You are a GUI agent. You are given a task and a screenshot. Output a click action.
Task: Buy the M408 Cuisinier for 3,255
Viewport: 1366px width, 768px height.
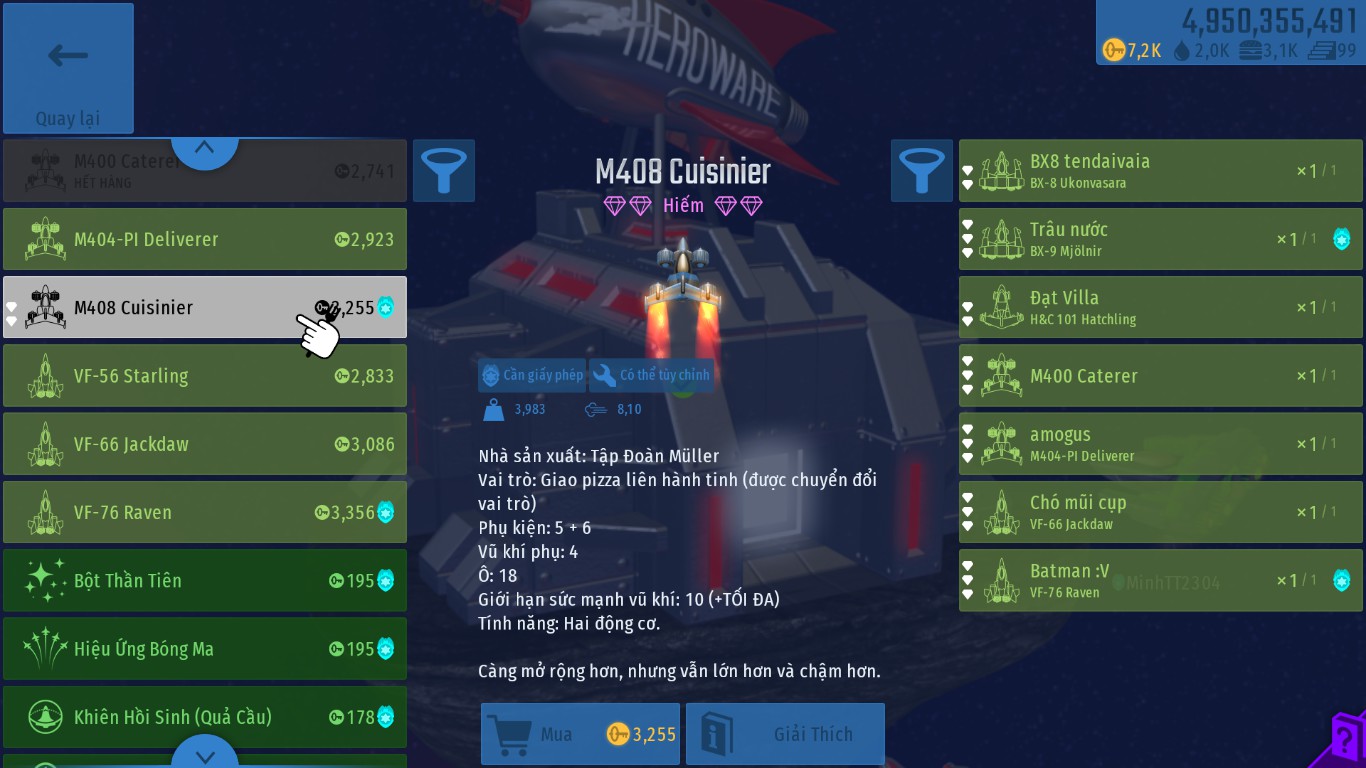pyautogui.click(x=580, y=734)
